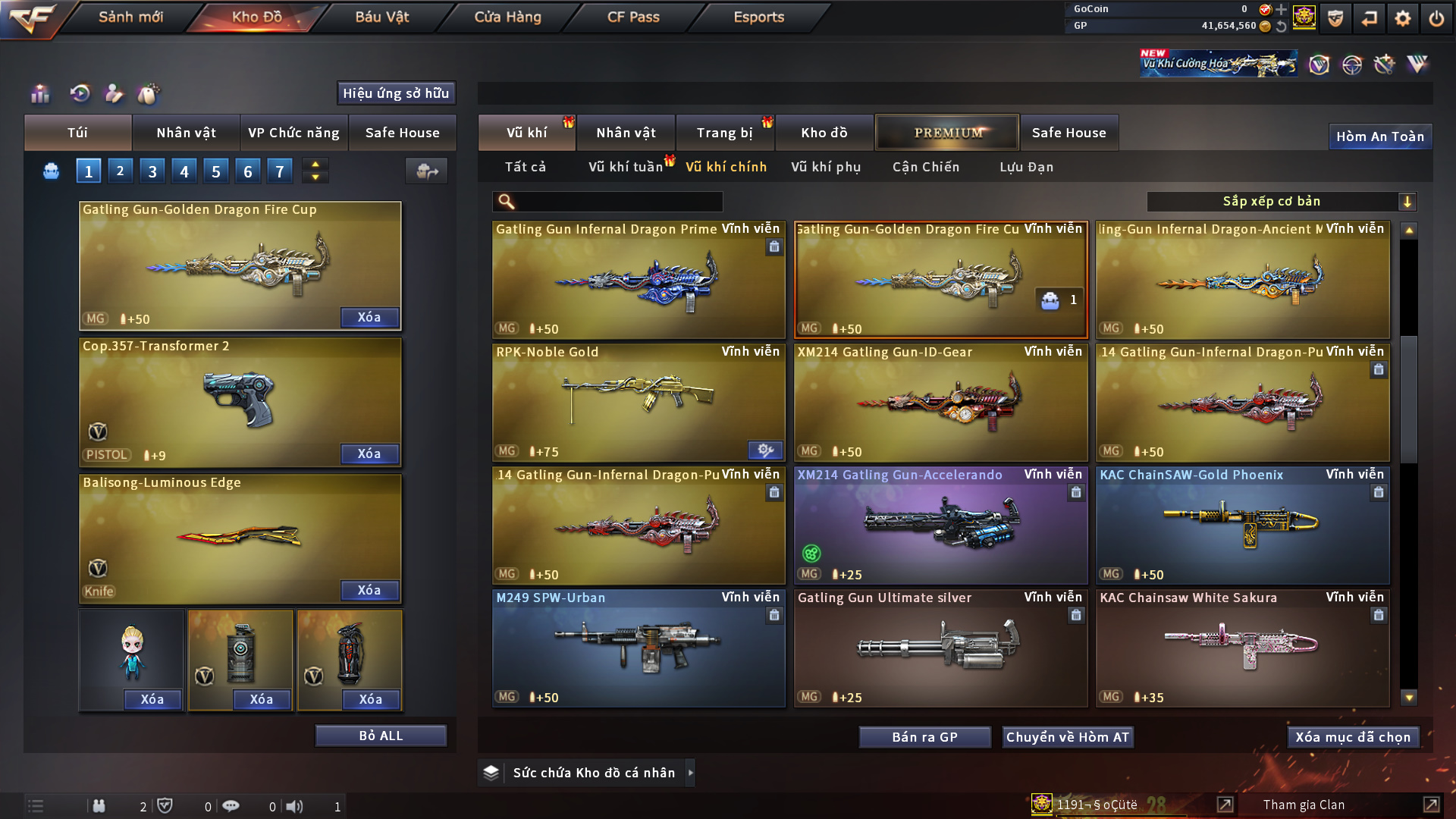The width and height of the screenshot is (1456, 819).
Task: Open the CF Pass menu
Action: [633, 17]
